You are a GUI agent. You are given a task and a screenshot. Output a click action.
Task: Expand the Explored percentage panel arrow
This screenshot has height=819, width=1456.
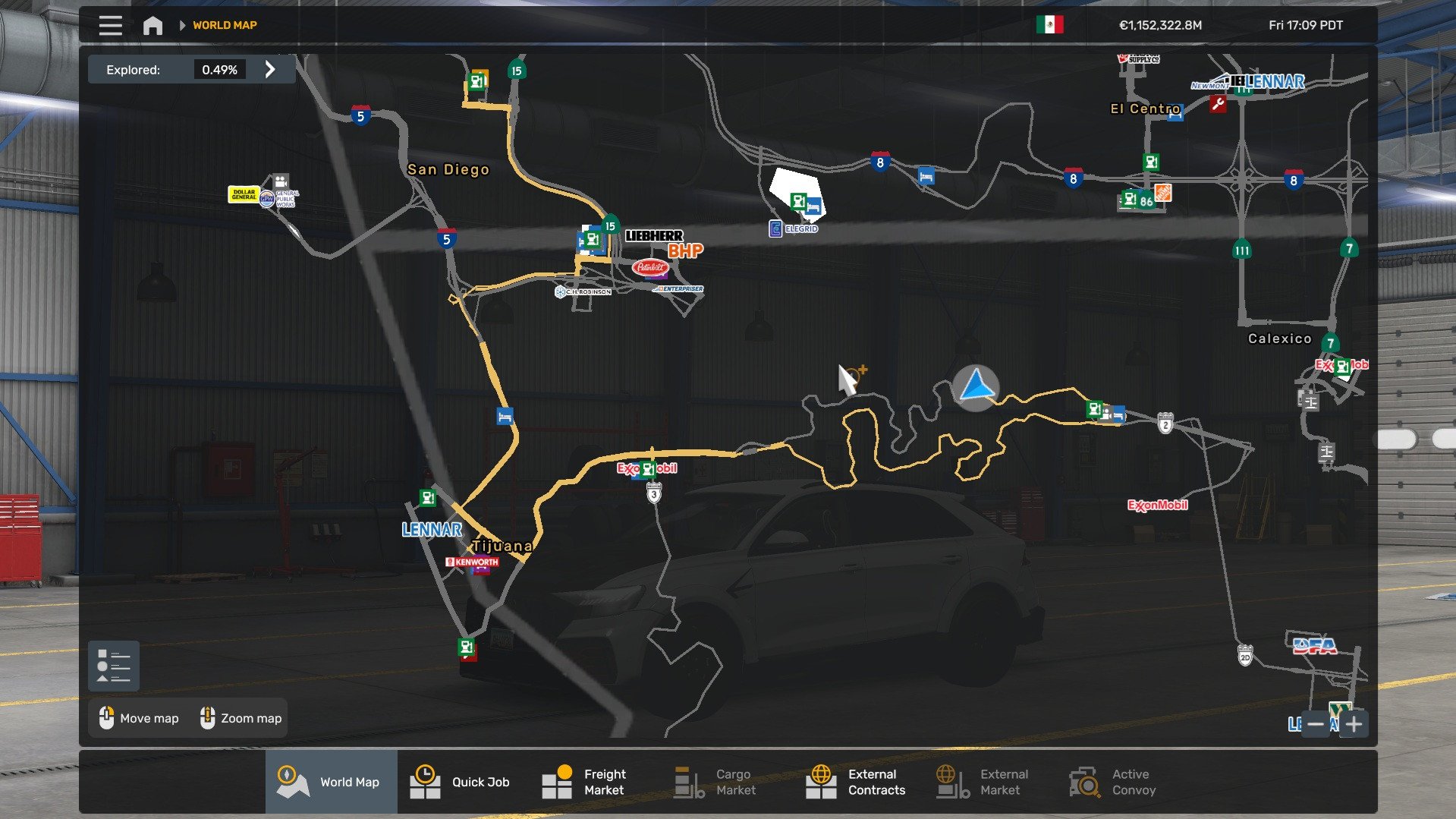pos(270,70)
